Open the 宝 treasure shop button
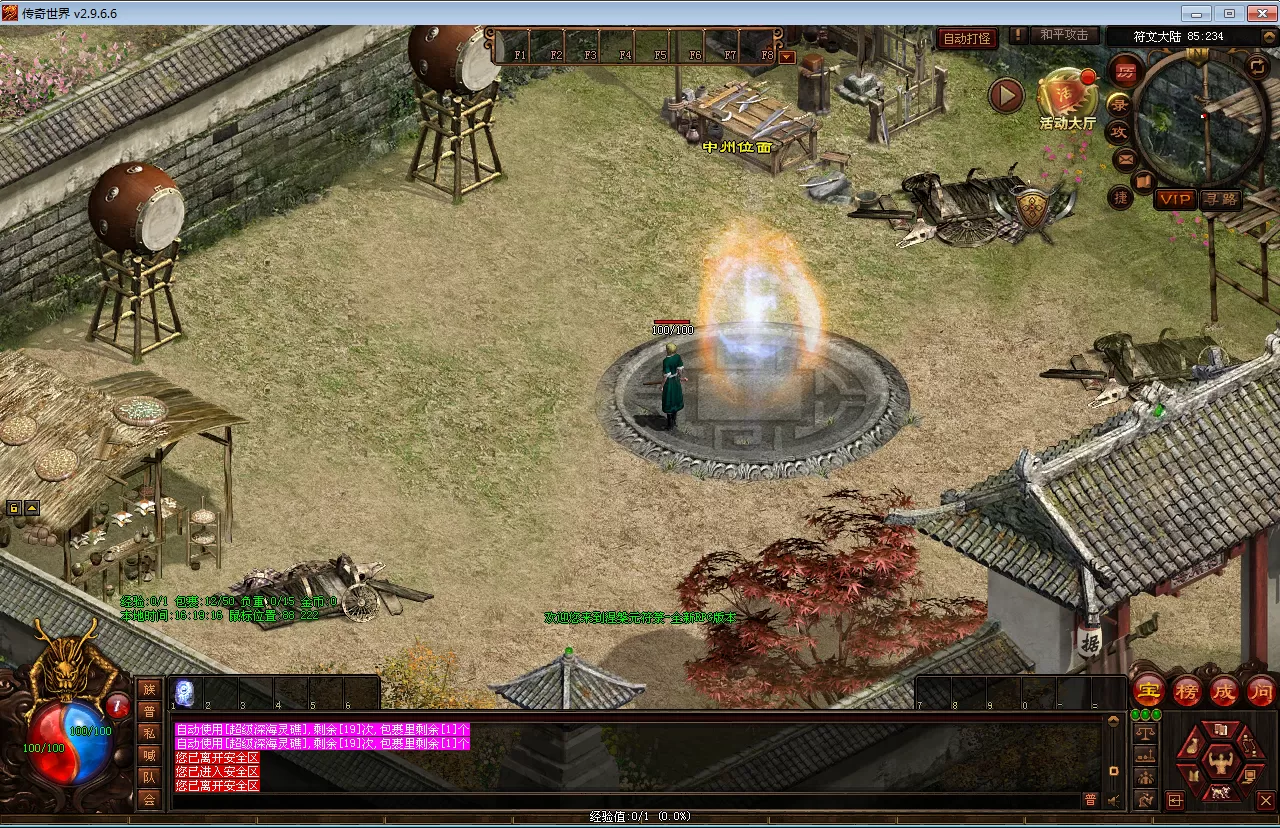This screenshot has width=1280, height=828. [x=1148, y=691]
